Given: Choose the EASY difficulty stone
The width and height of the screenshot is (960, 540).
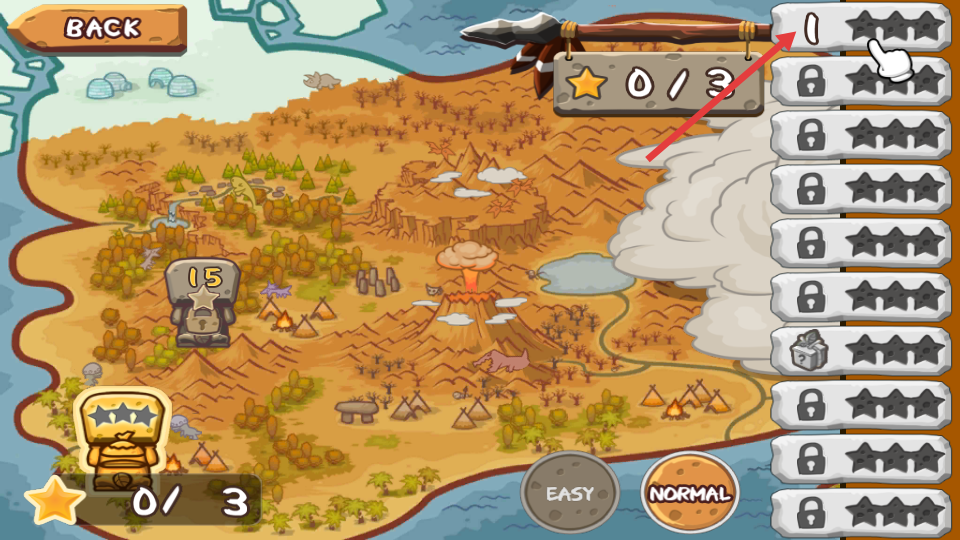Looking at the screenshot, I should (x=570, y=493).
